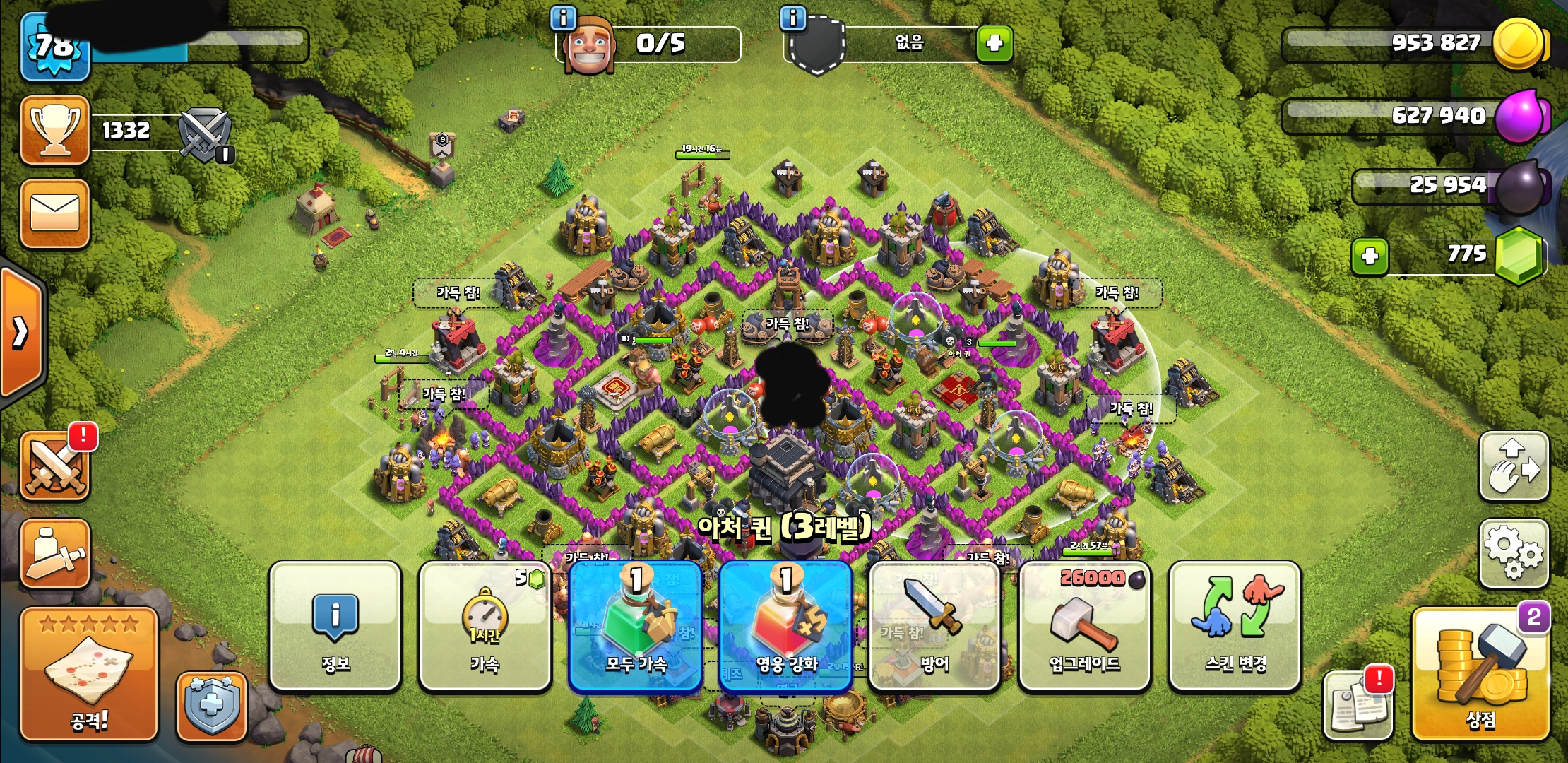The height and width of the screenshot is (763, 1568).
Task: Start an attack with the 공격! button
Action: pyautogui.click(x=89, y=675)
